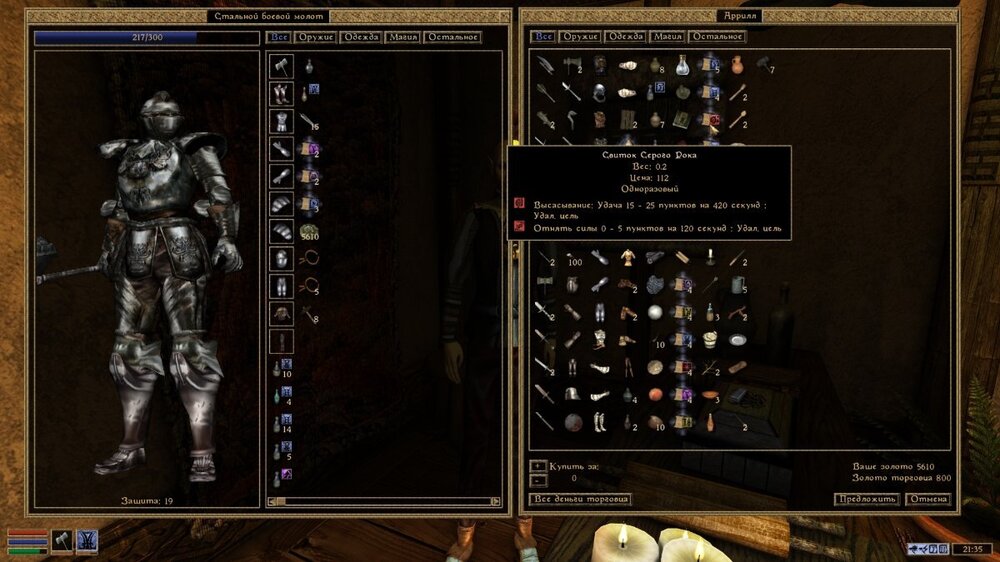Cancel the trade with Отмена
1000x562 pixels.
pos(927,499)
